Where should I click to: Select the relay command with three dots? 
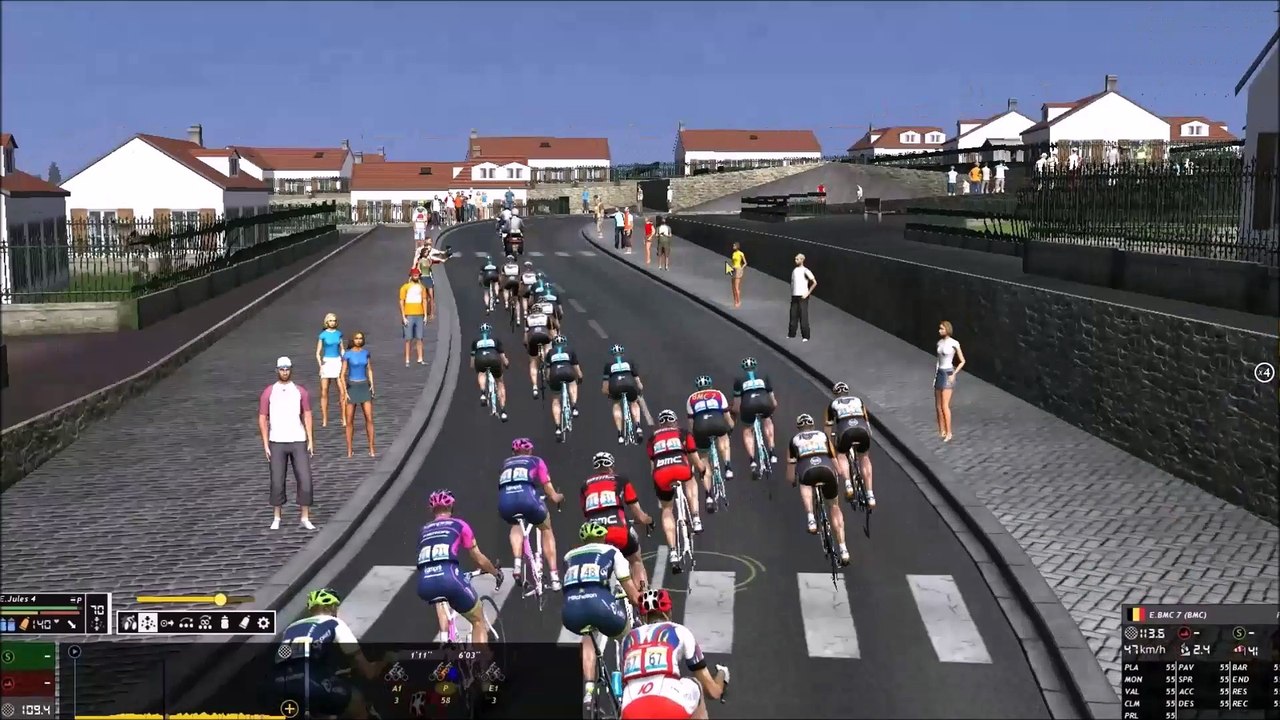[185, 623]
